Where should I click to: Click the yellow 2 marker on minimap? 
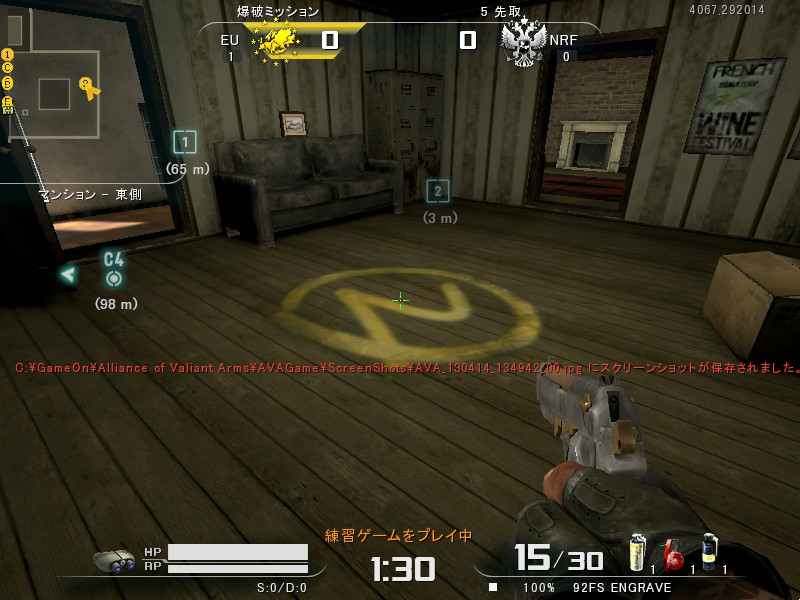pyautogui.click(x=86, y=83)
